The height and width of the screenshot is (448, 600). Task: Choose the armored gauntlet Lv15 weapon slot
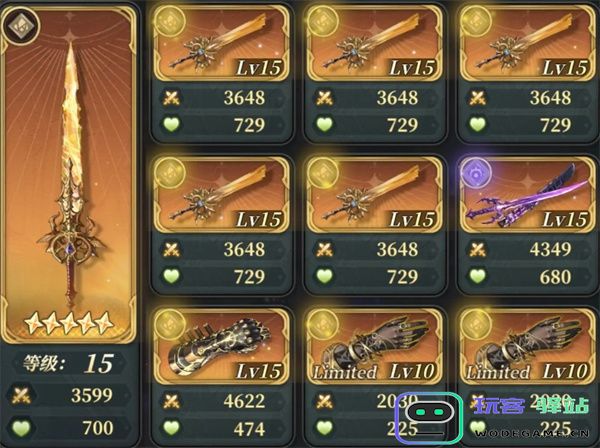coord(220,346)
